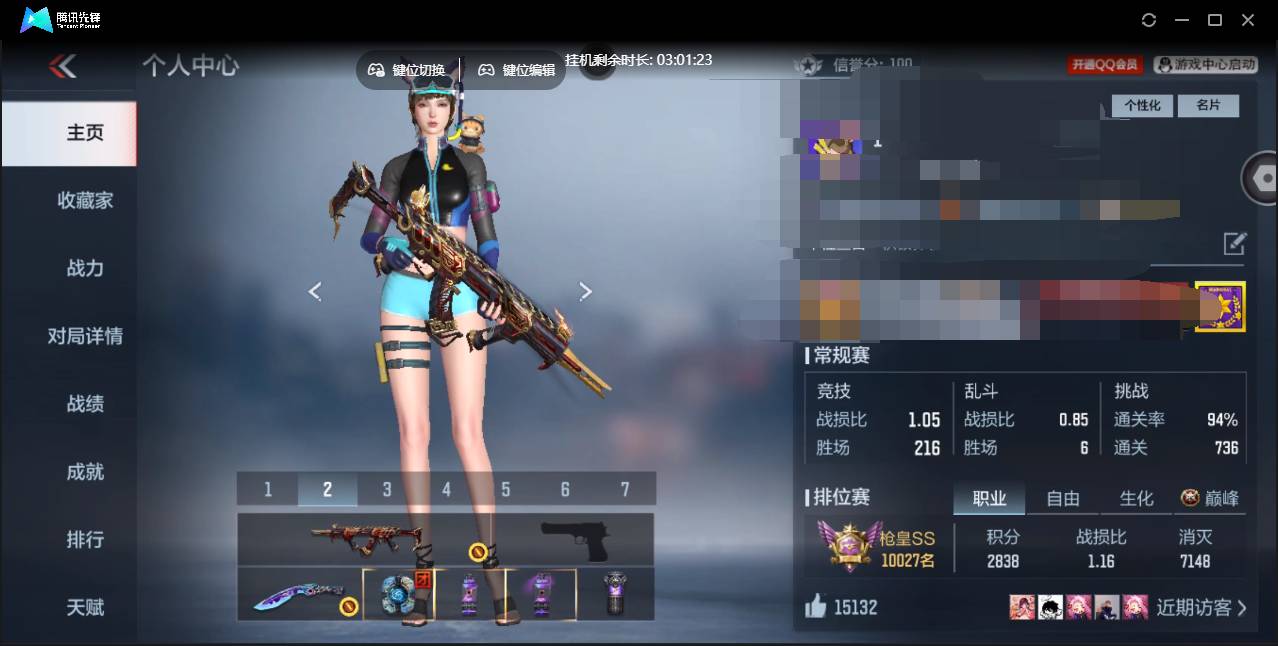1278x646 pixels.
Task: View 近期访客 recent visitors
Action: pos(1200,607)
